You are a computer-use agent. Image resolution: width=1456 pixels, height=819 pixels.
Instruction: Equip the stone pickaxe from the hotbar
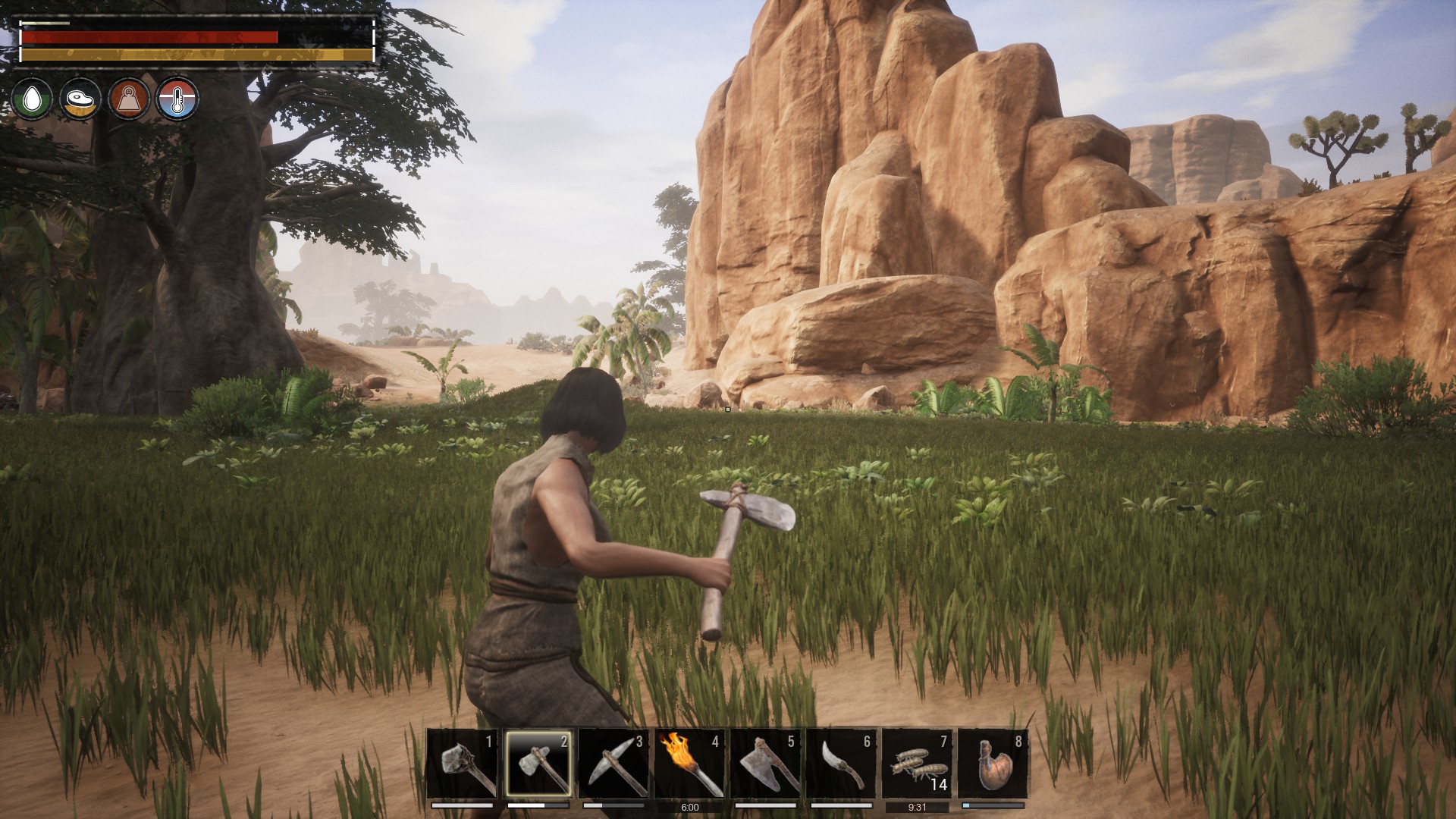(614, 764)
